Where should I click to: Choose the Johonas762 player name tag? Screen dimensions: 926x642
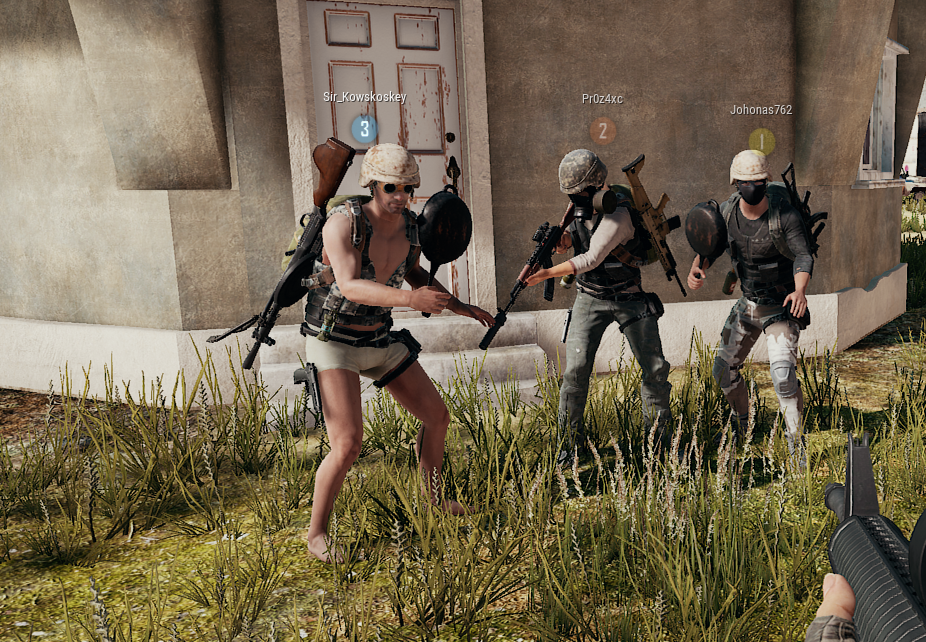[761, 110]
